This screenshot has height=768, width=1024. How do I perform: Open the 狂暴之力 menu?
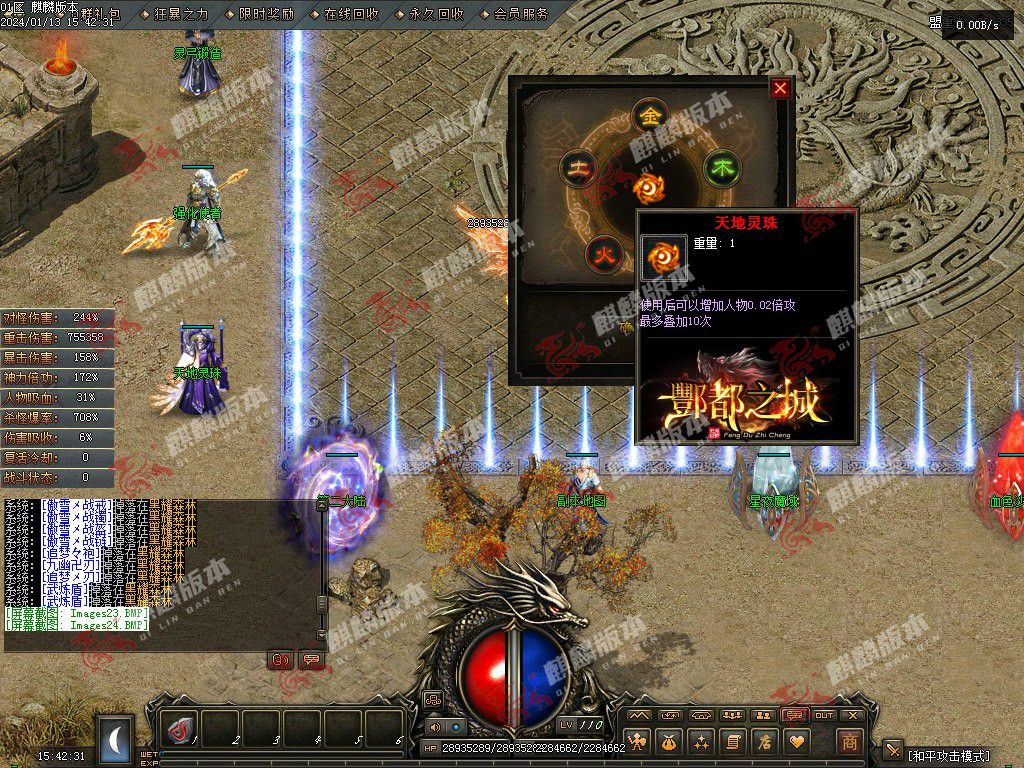181,14
